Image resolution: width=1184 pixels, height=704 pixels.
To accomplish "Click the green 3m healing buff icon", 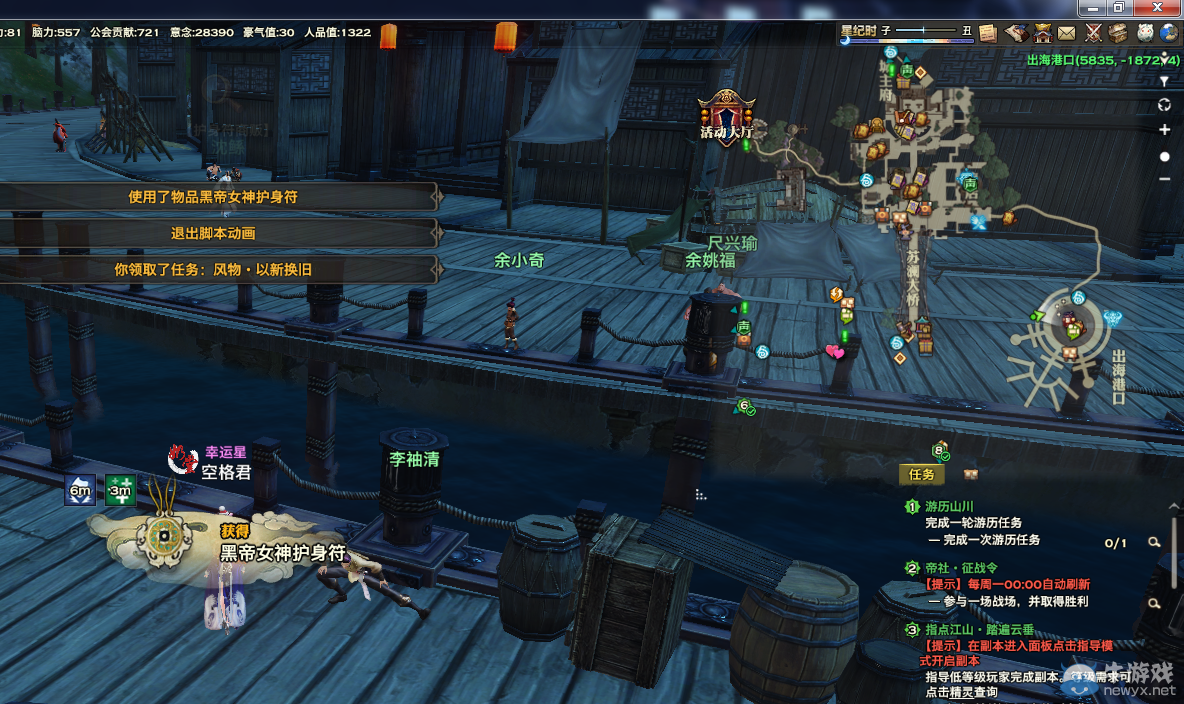I will (120, 490).
